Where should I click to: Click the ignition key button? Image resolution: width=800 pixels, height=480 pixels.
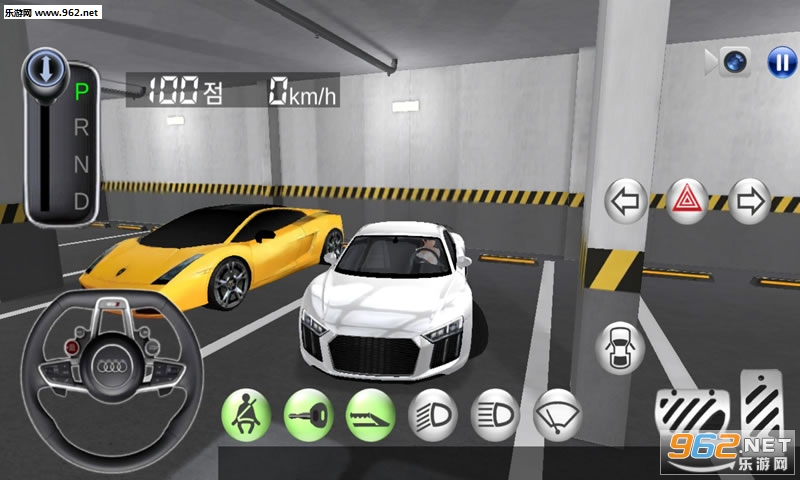click(308, 413)
